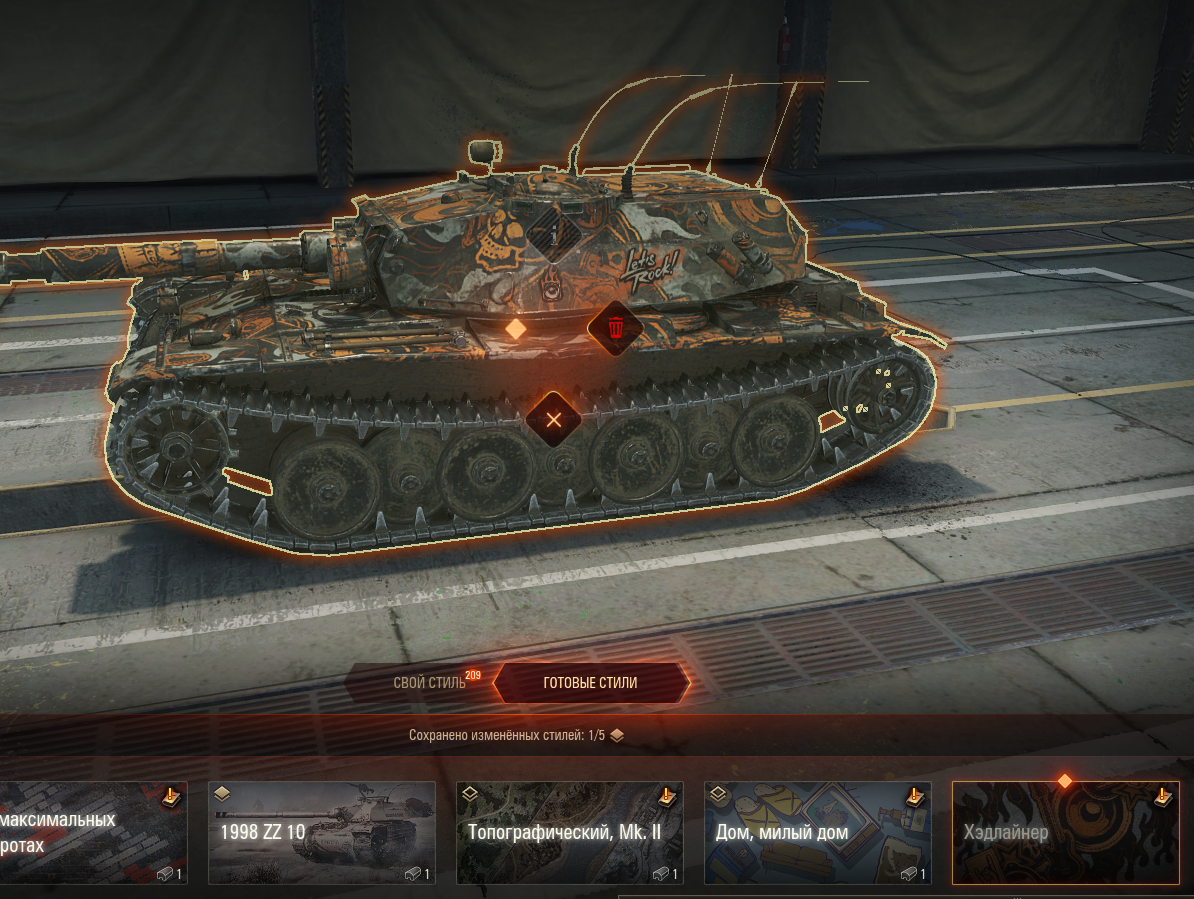Pick the style ending in «максимальных оборотах»
This screenshot has width=1194, height=899.
(x=92, y=833)
